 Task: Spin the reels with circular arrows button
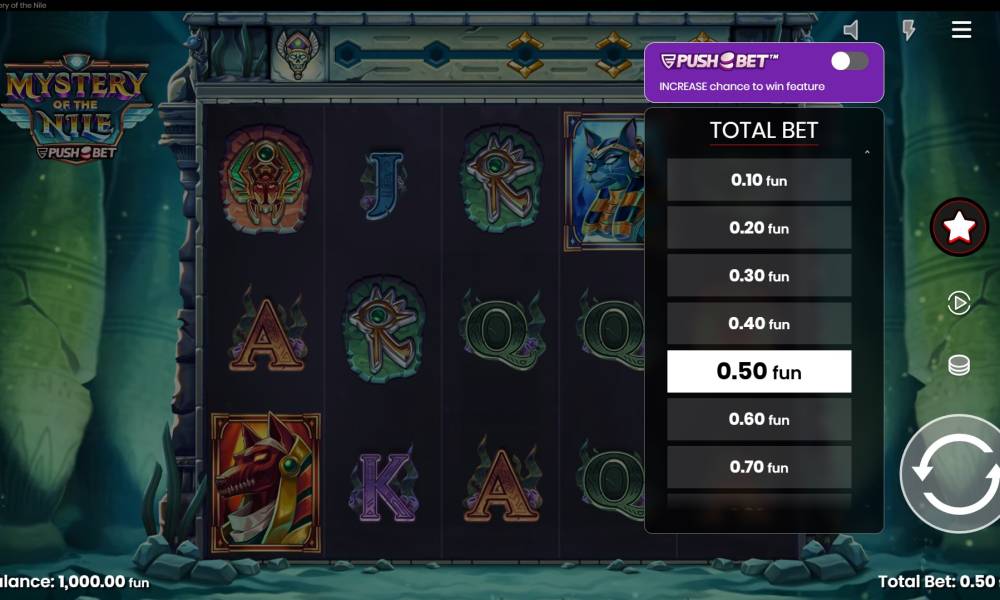(x=955, y=473)
